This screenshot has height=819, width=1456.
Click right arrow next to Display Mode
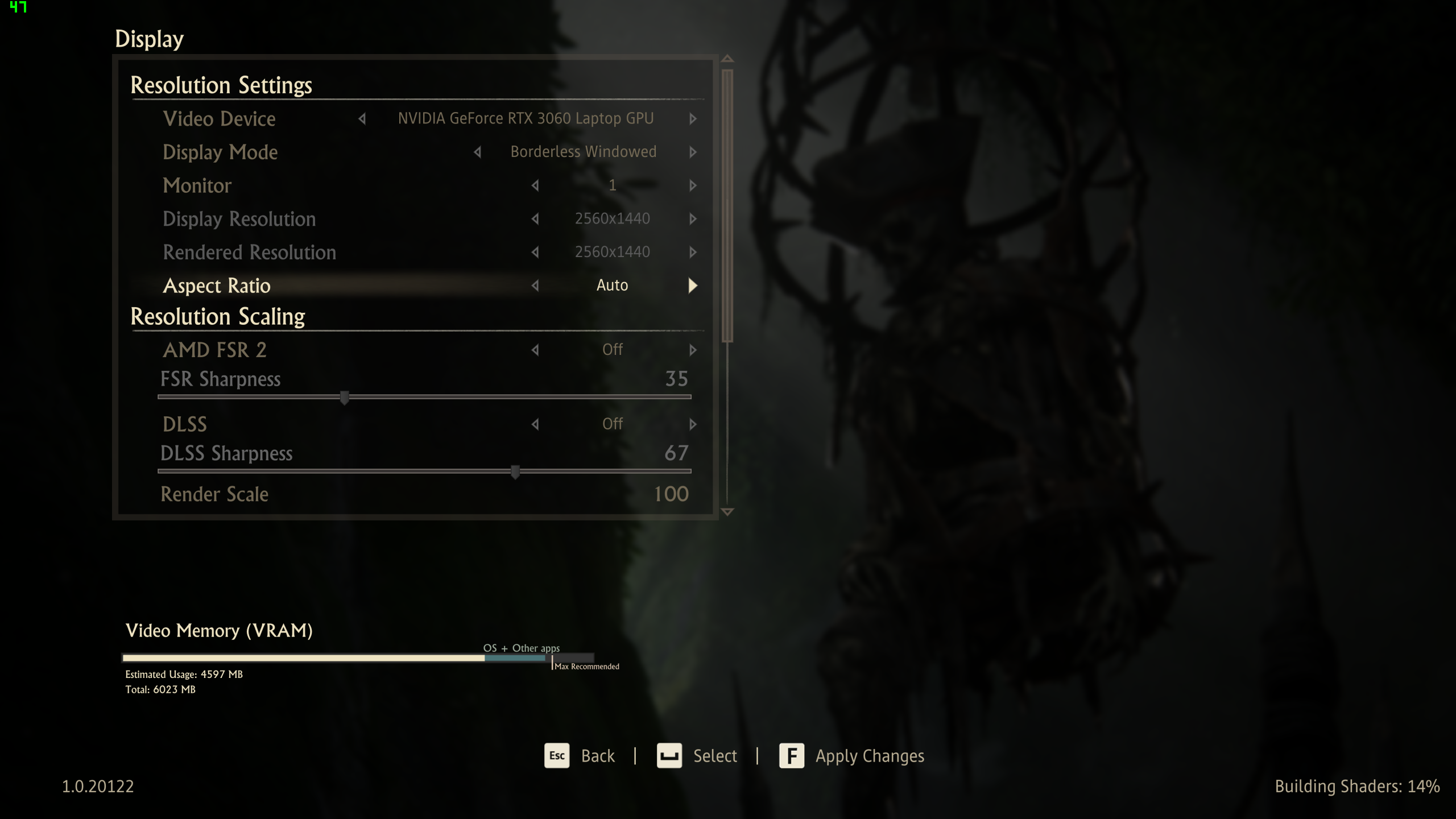click(693, 152)
